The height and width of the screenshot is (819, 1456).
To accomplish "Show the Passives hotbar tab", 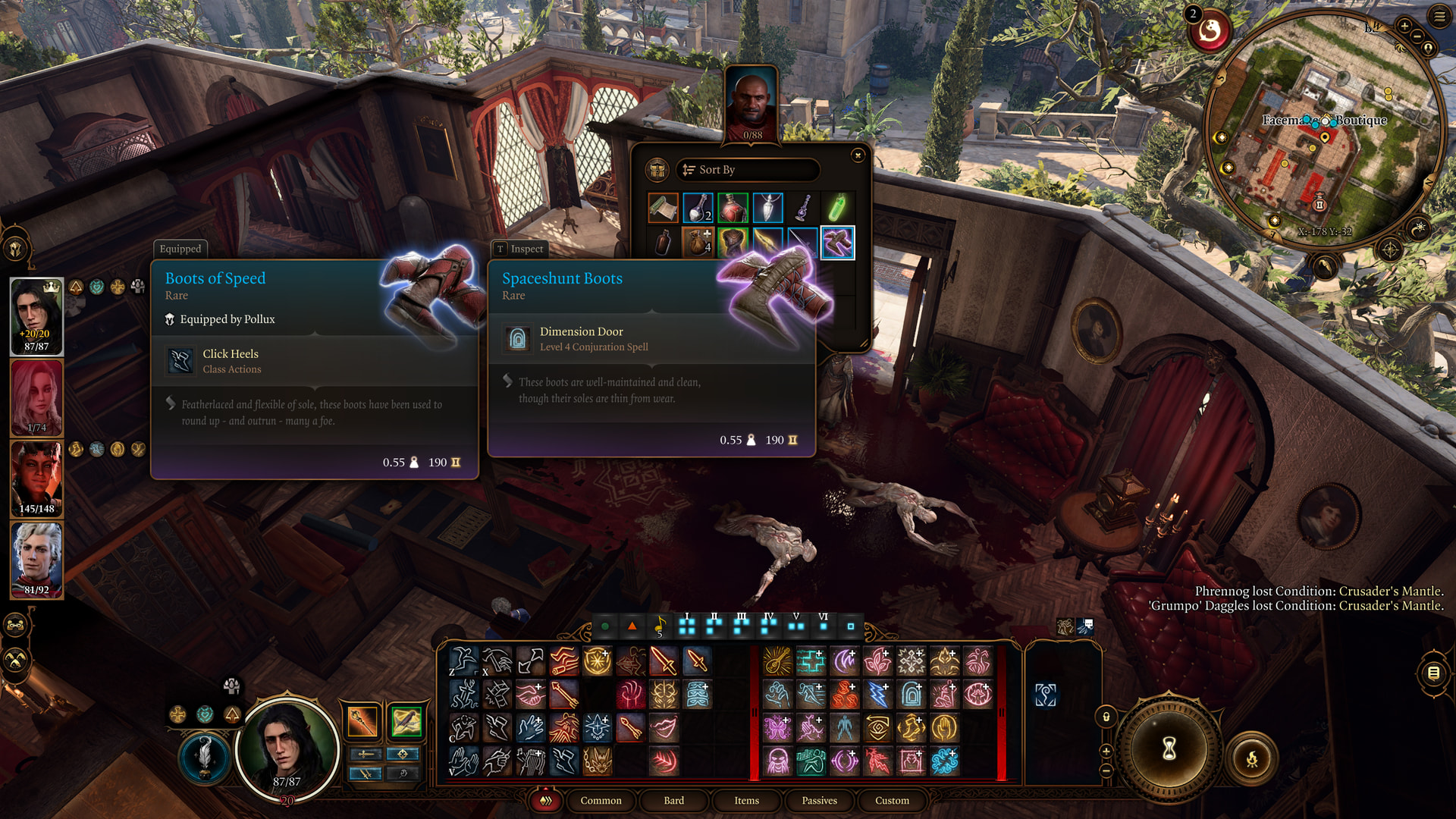I will point(819,801).
